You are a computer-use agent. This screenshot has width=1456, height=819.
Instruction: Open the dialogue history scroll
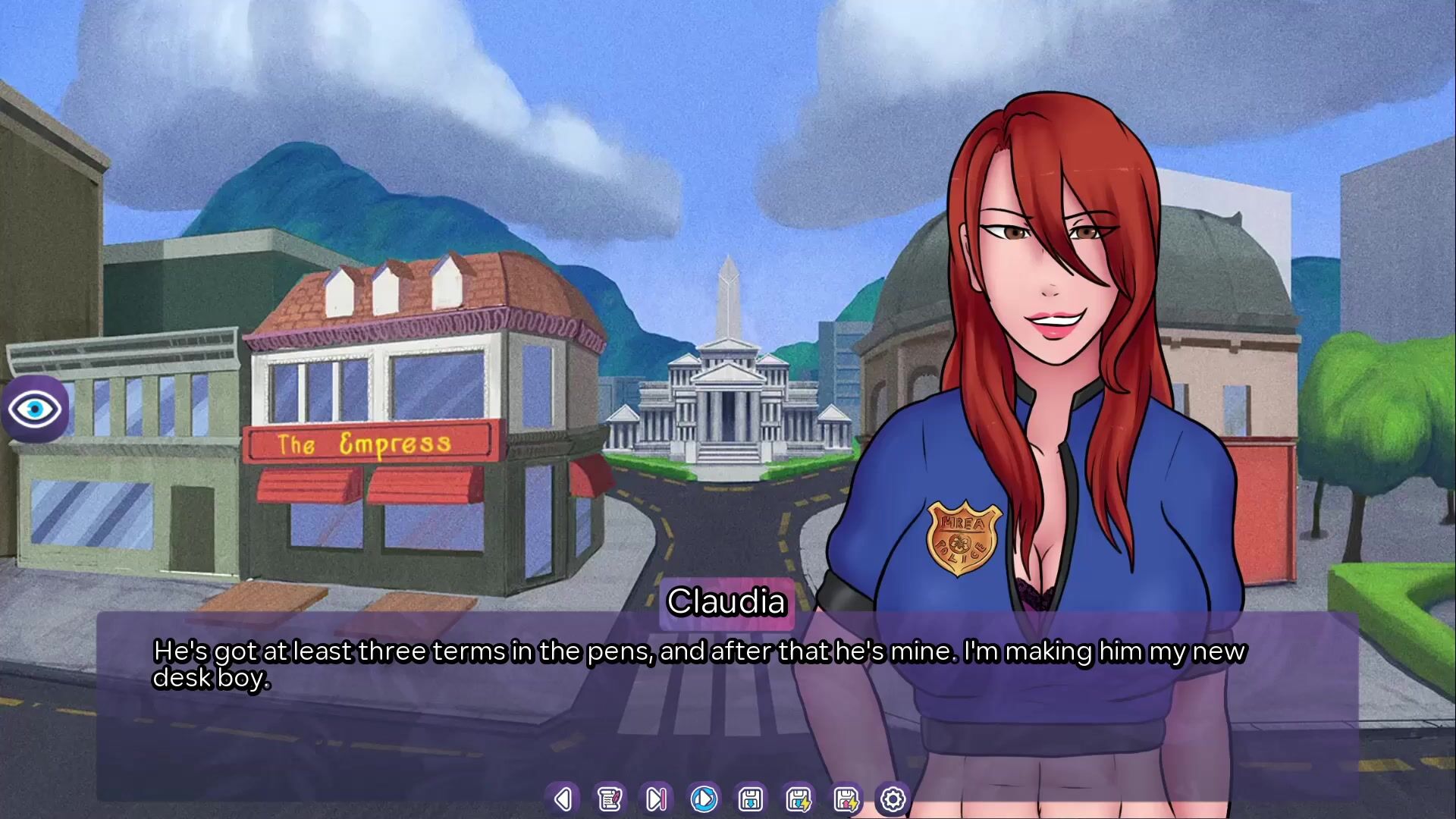click(x=610, y=799)
